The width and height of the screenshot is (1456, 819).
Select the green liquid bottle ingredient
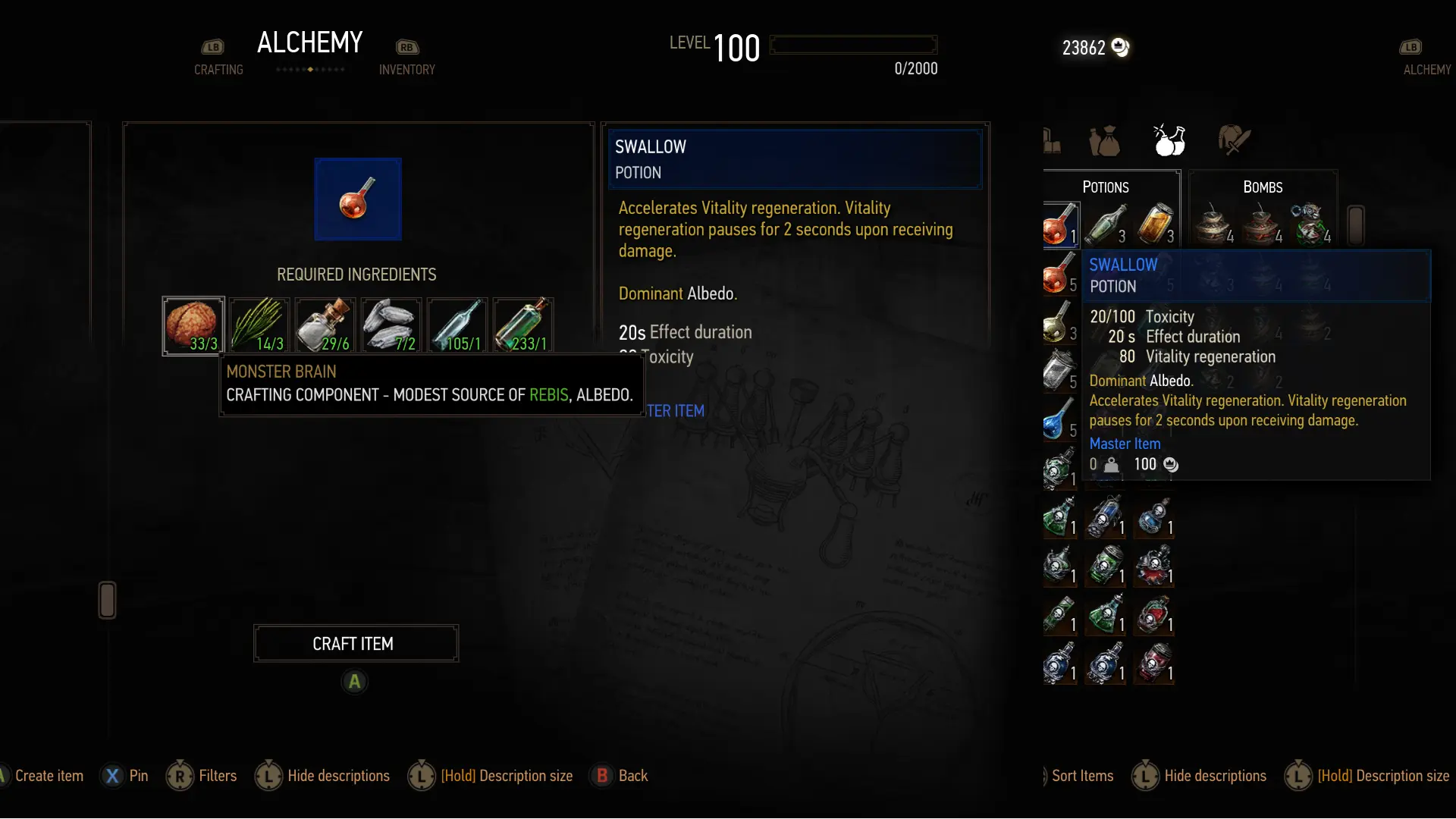coord(523,325)
